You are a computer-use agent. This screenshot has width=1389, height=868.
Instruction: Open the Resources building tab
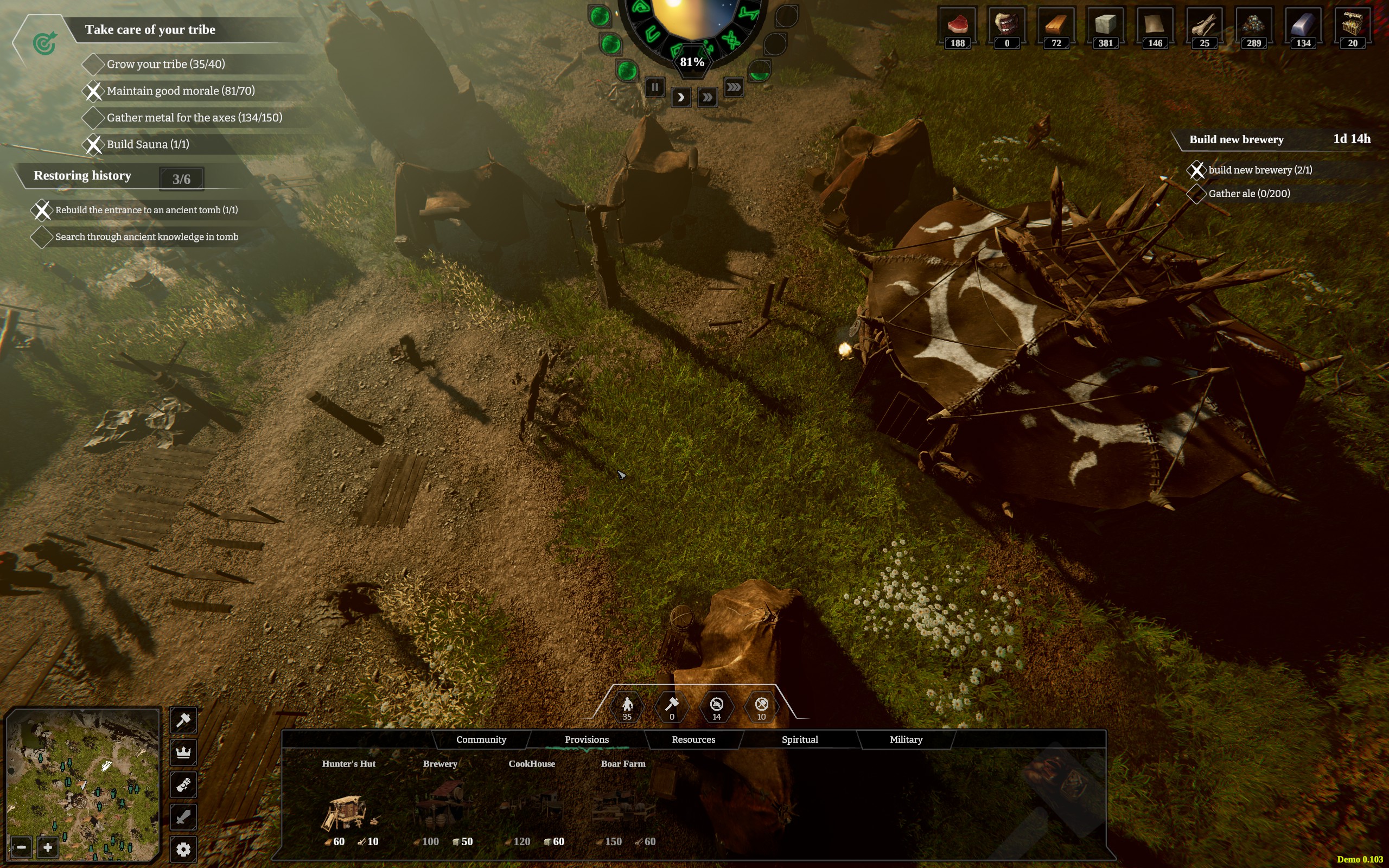pos(693,739)
